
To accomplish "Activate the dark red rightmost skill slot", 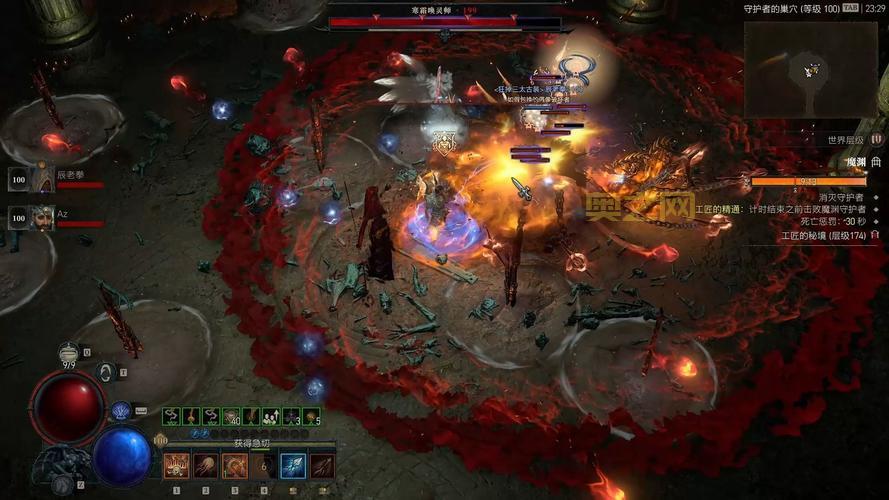I will pos(322,465).
